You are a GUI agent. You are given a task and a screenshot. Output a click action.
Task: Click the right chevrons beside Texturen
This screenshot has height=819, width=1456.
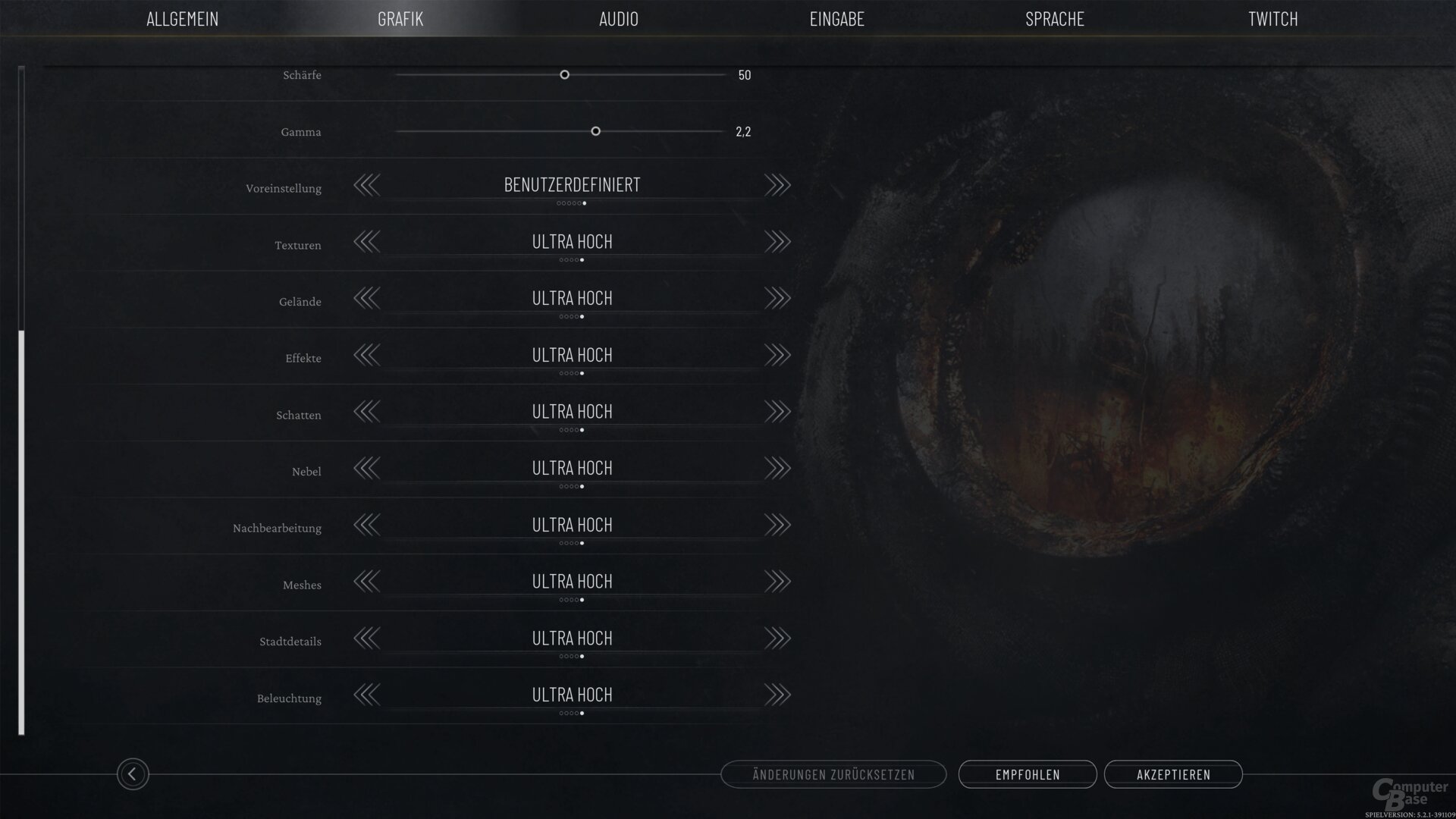(777, 241)
